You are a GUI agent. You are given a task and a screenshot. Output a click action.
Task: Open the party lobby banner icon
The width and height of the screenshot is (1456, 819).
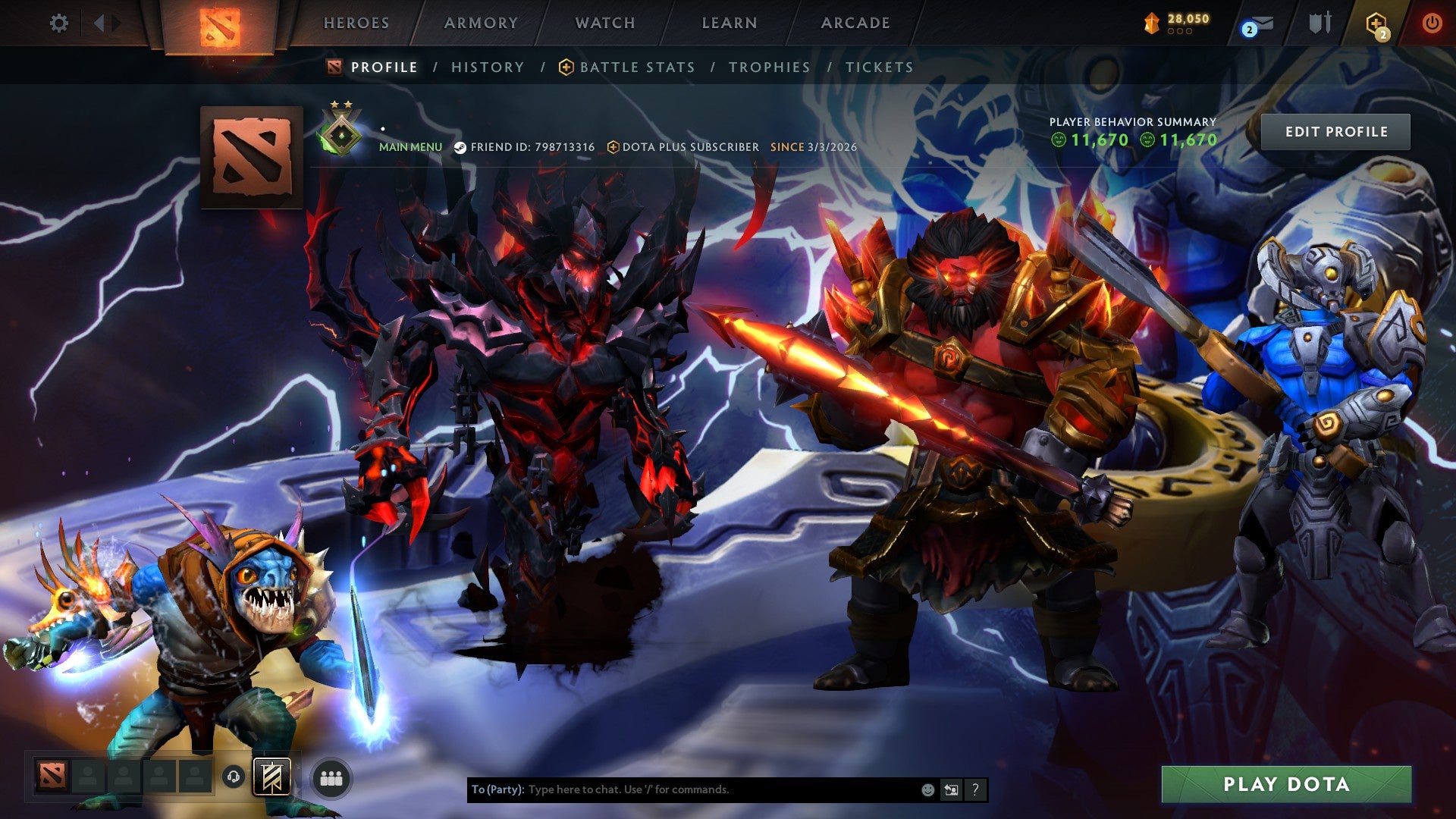[x=271, y=777]
